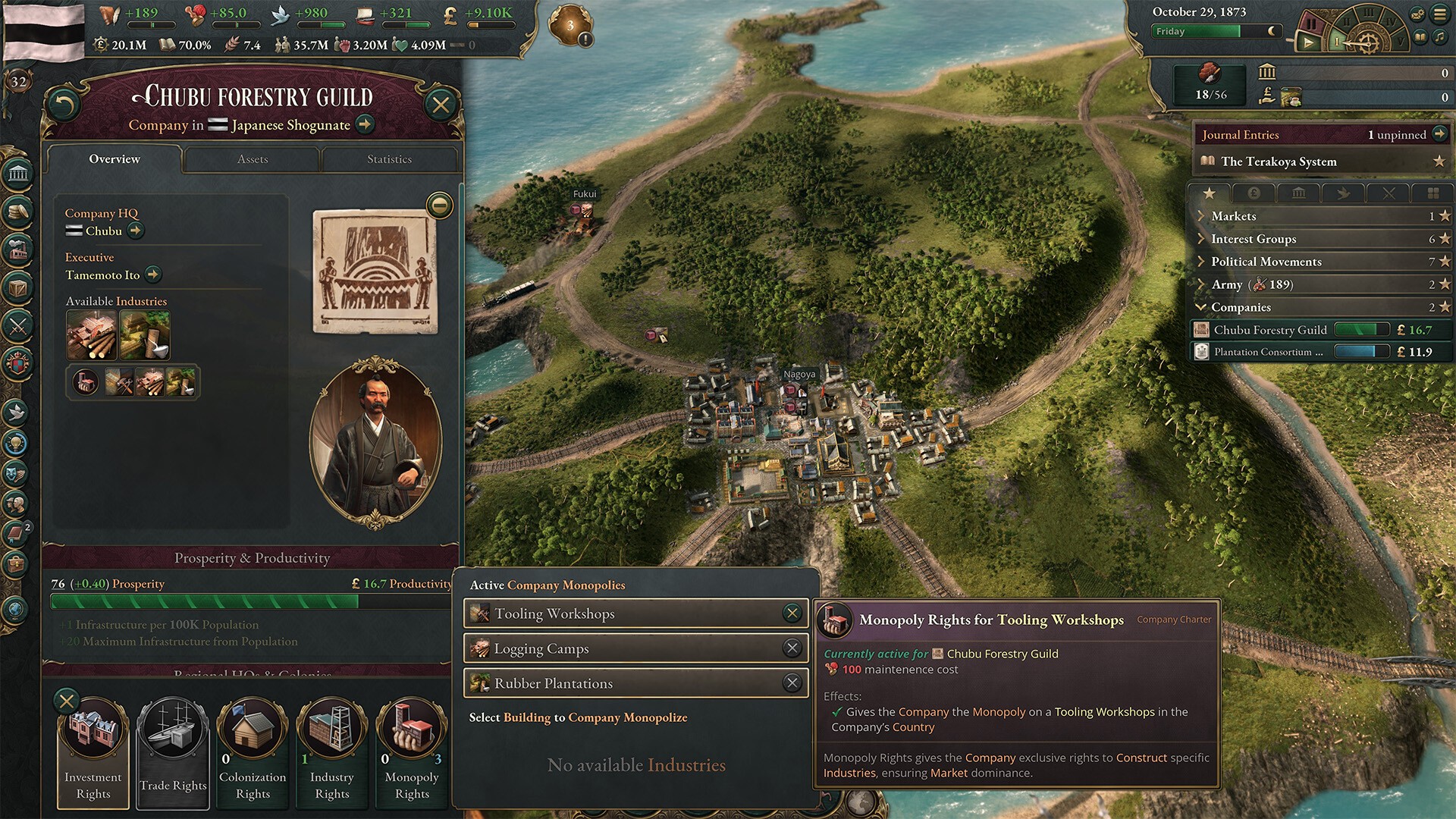Go to Executive Tamemoto Ito
The width and height of the screenshot is (1456, 819).
tap(153, 275)
